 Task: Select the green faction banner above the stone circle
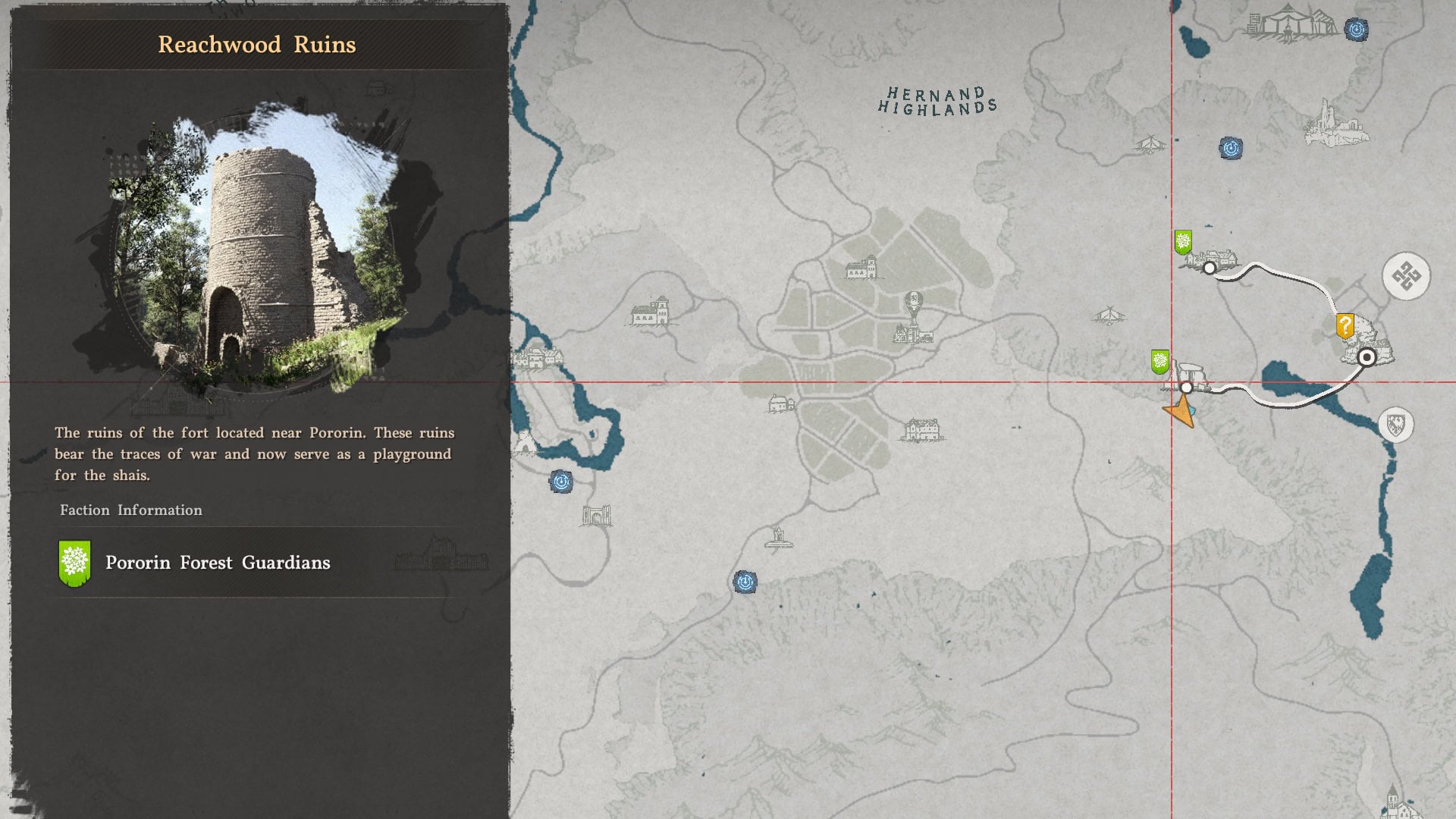[x=1159, y=362]
